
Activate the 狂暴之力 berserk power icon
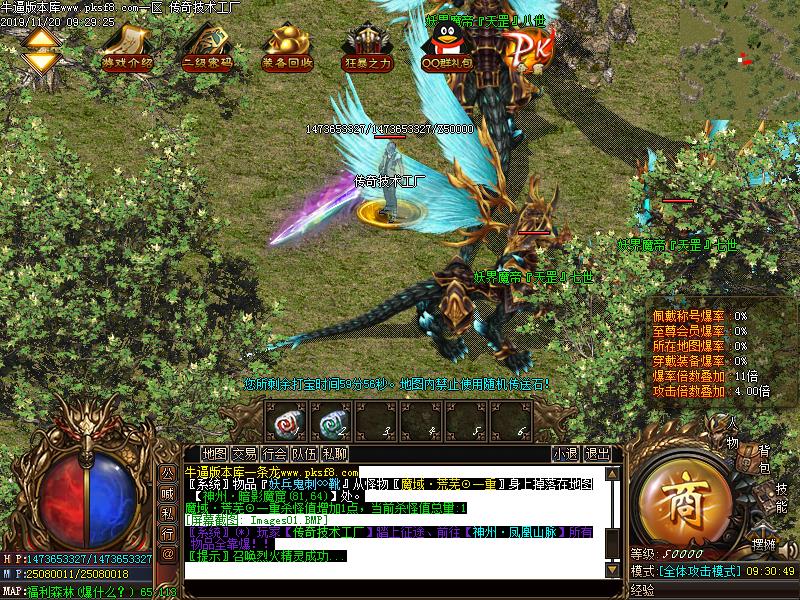tap(367, 45)
